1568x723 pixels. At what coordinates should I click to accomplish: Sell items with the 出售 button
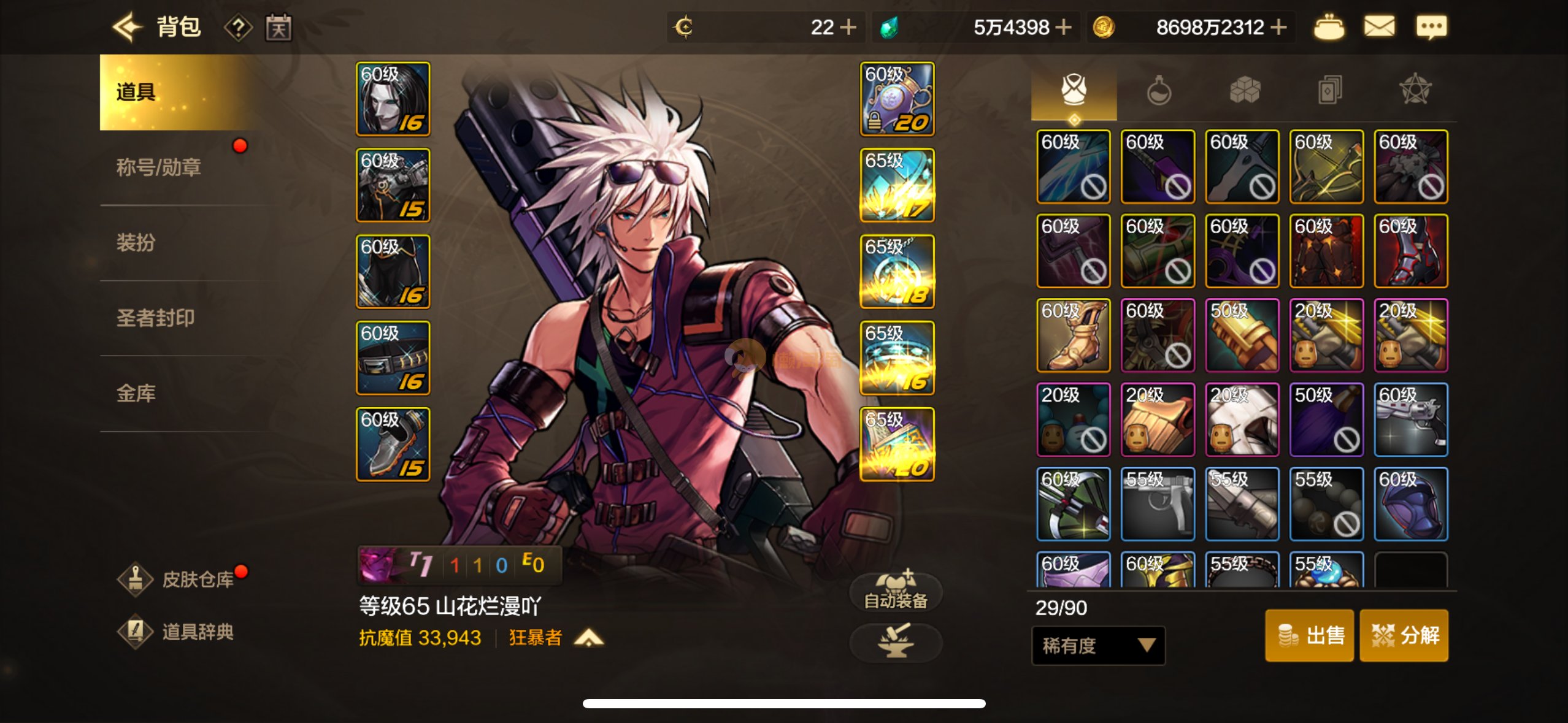[1309, 635]
